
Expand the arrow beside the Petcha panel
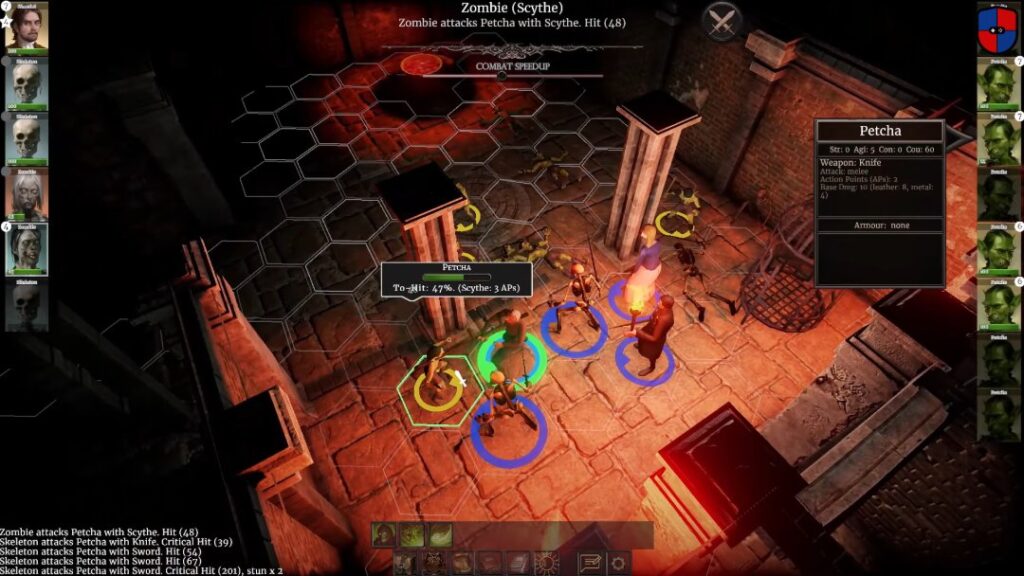pos(959,135)
